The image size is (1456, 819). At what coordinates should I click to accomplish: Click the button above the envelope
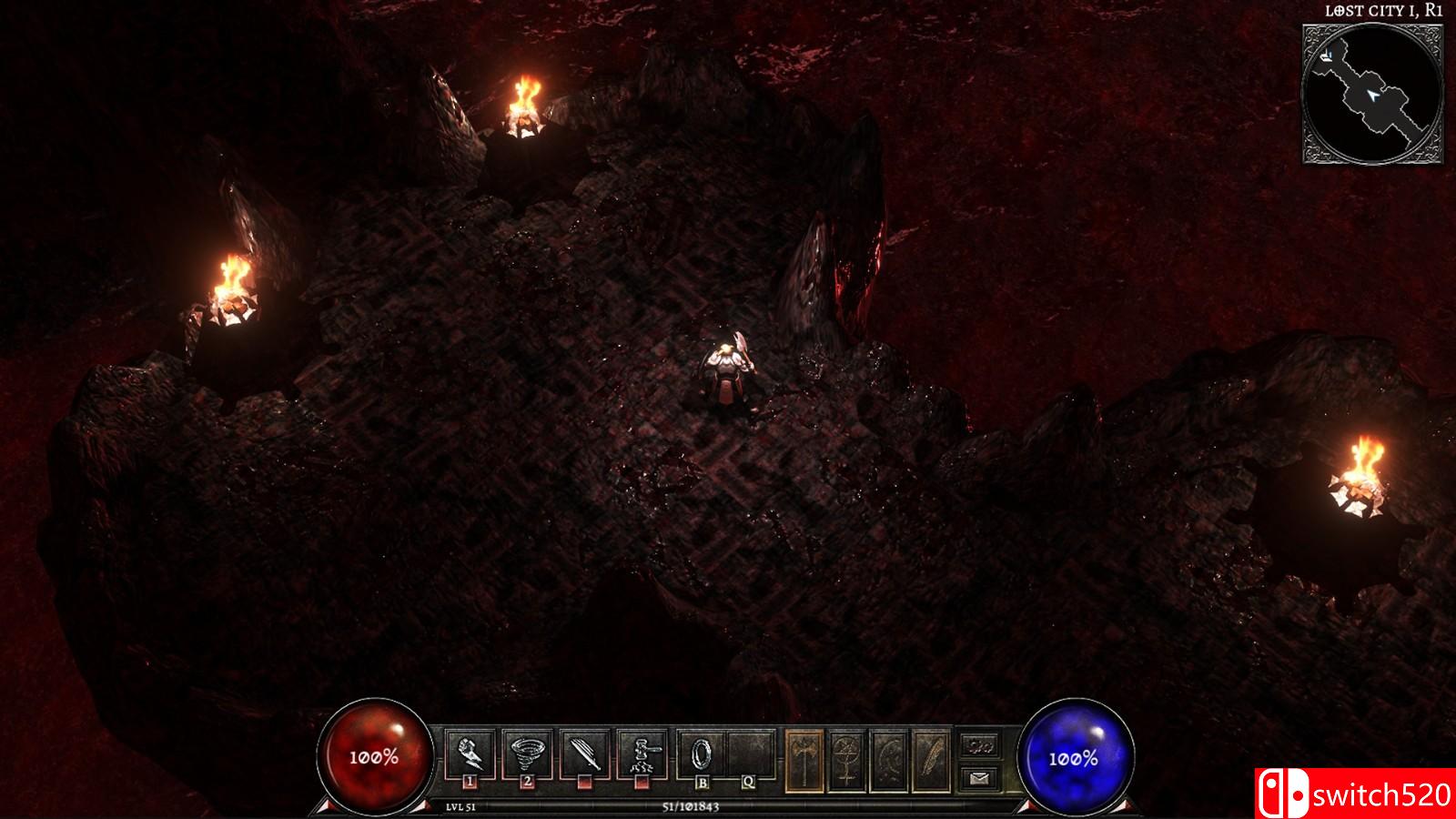(979, 746)
